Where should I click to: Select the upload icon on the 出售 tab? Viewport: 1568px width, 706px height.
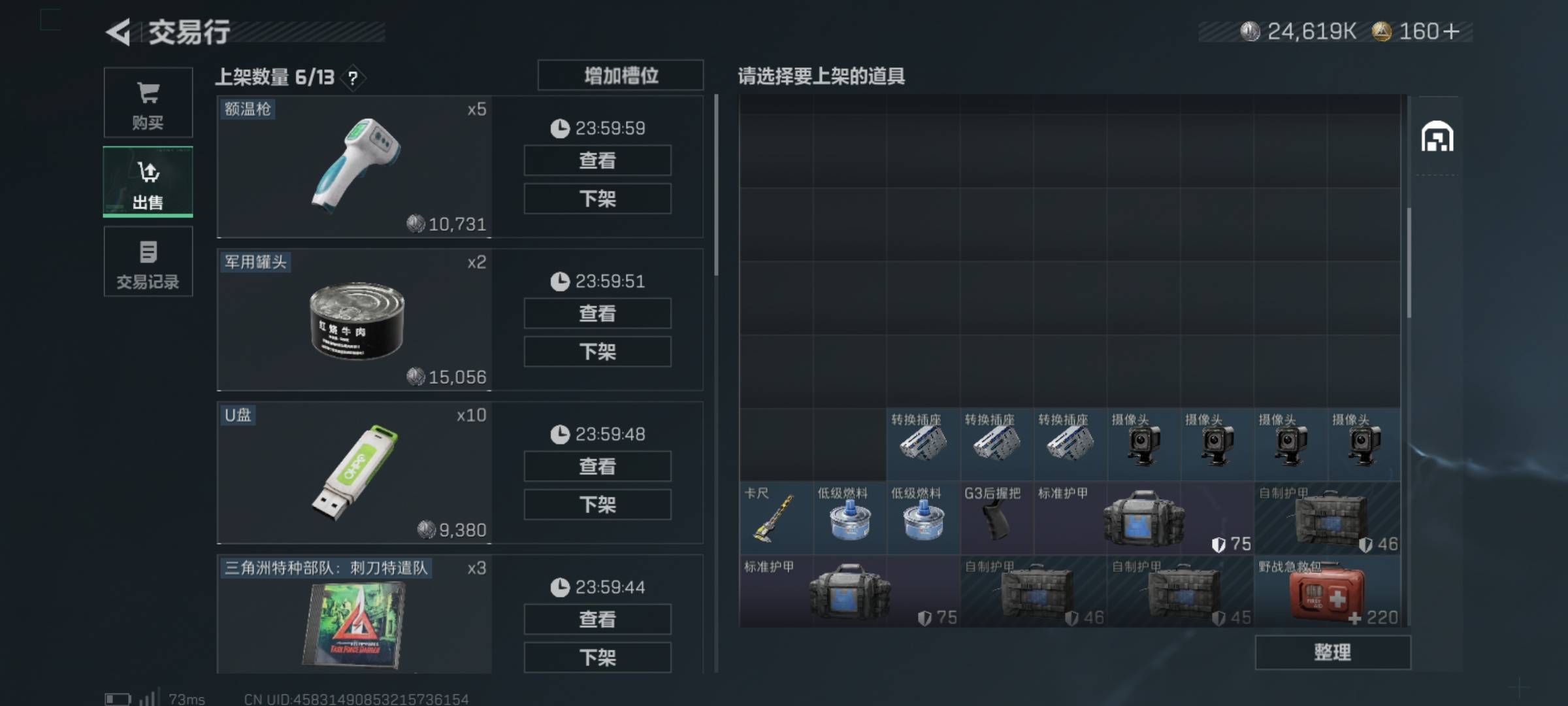148,171
